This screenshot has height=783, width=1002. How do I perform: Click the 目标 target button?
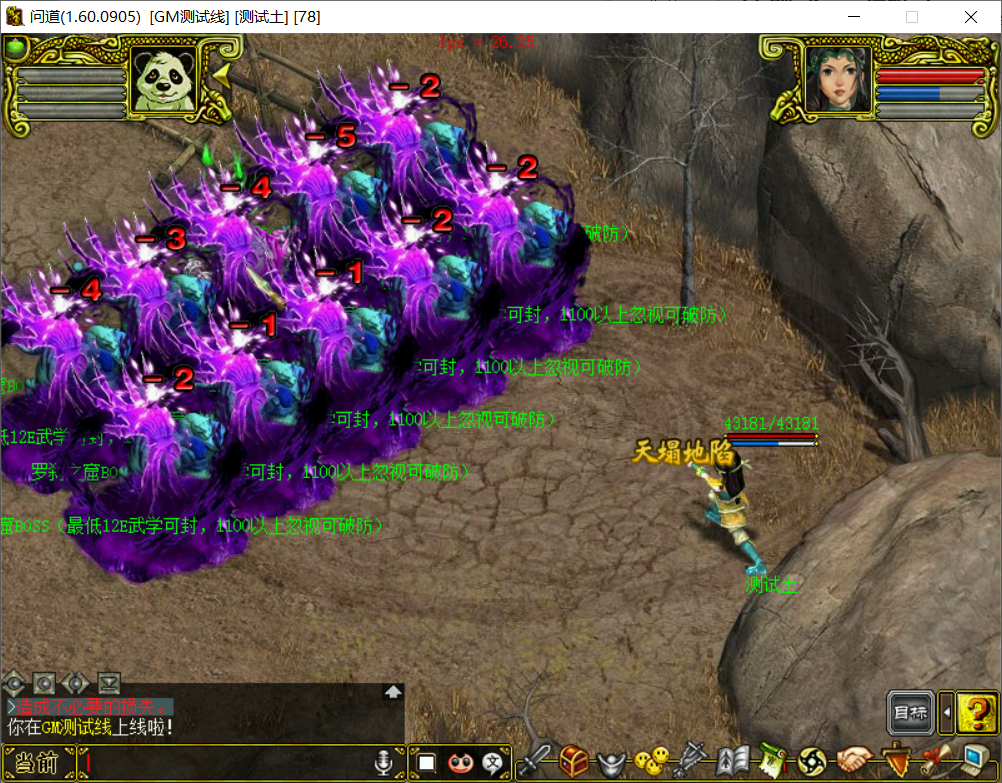(x=910, y=712)
